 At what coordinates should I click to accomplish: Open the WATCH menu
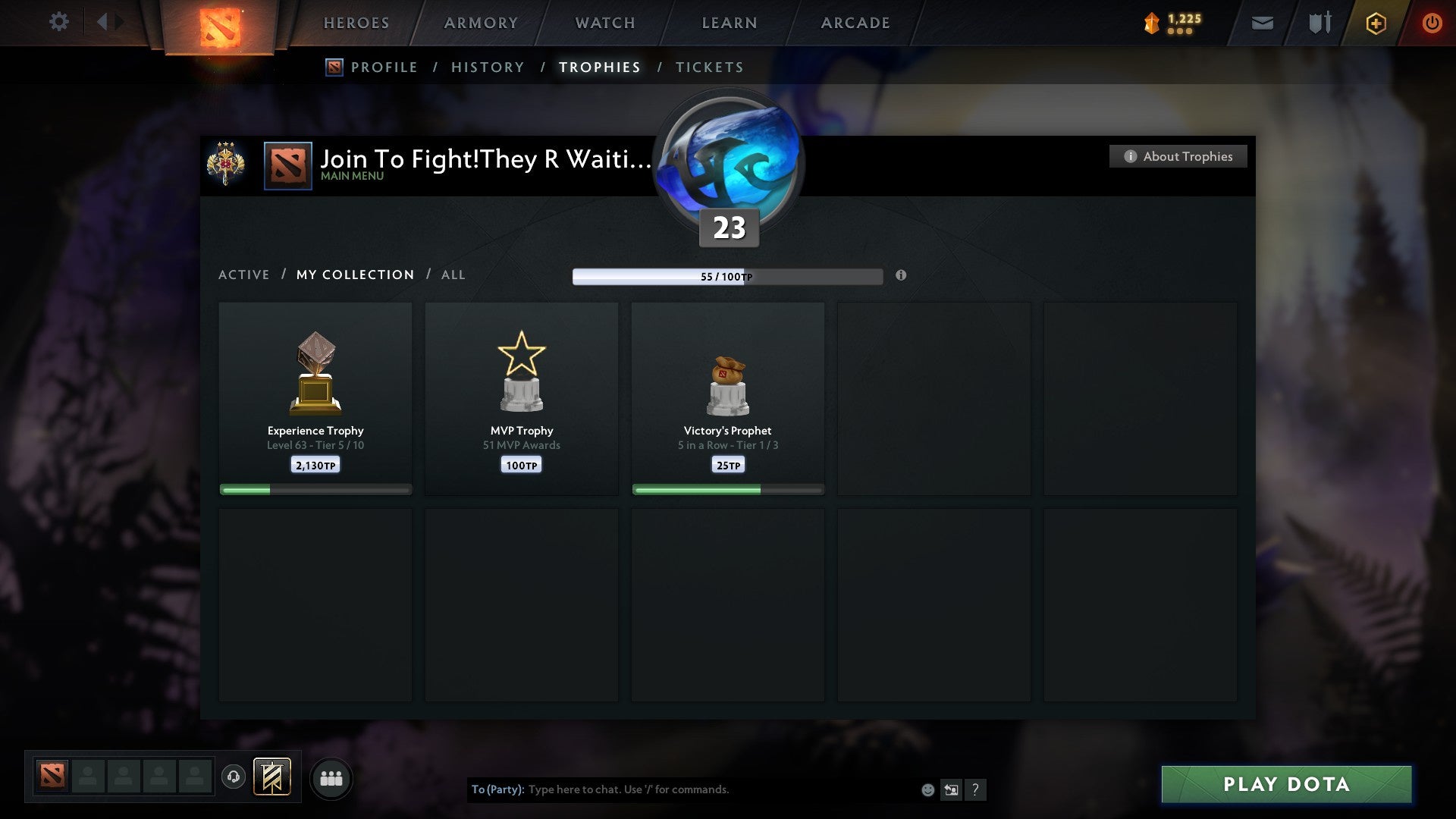pos(604,23)
